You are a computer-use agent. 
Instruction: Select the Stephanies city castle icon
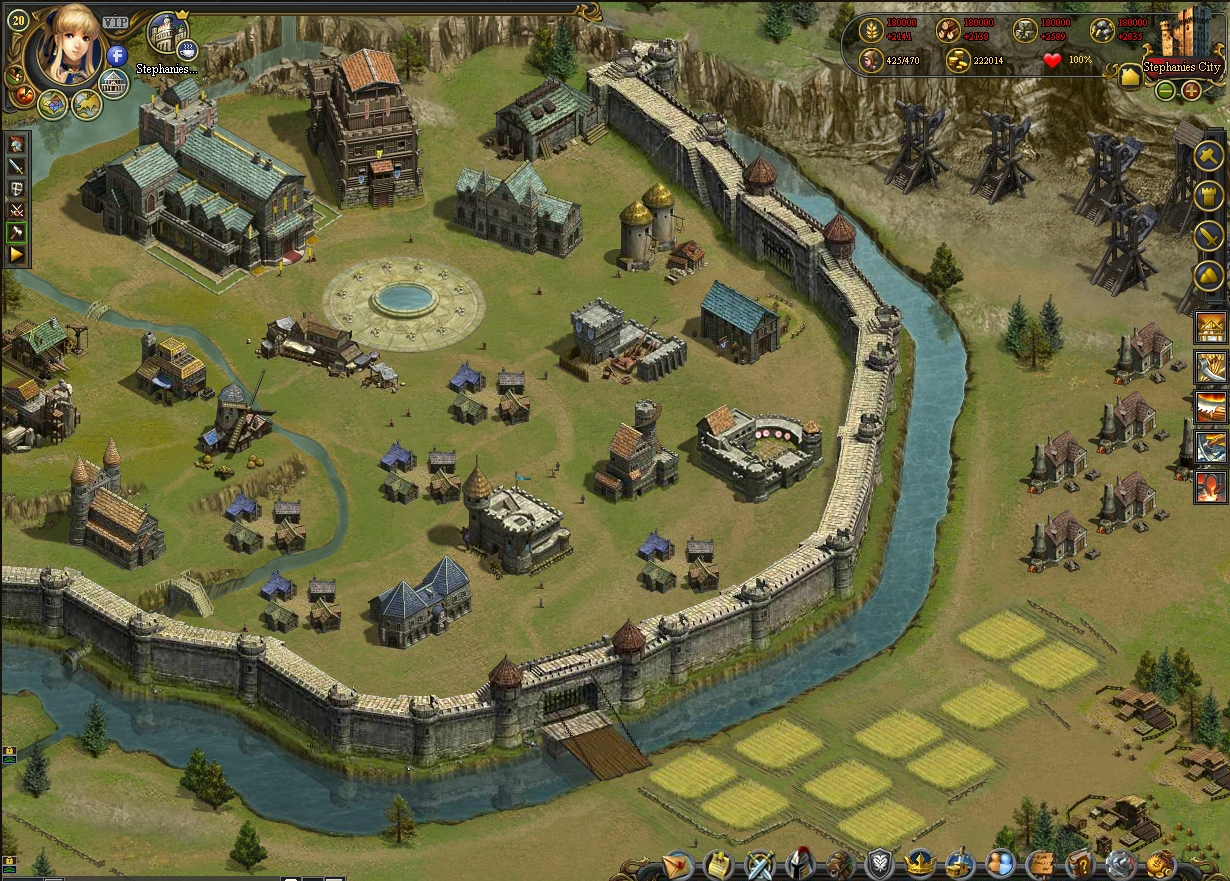click(166, 33)
